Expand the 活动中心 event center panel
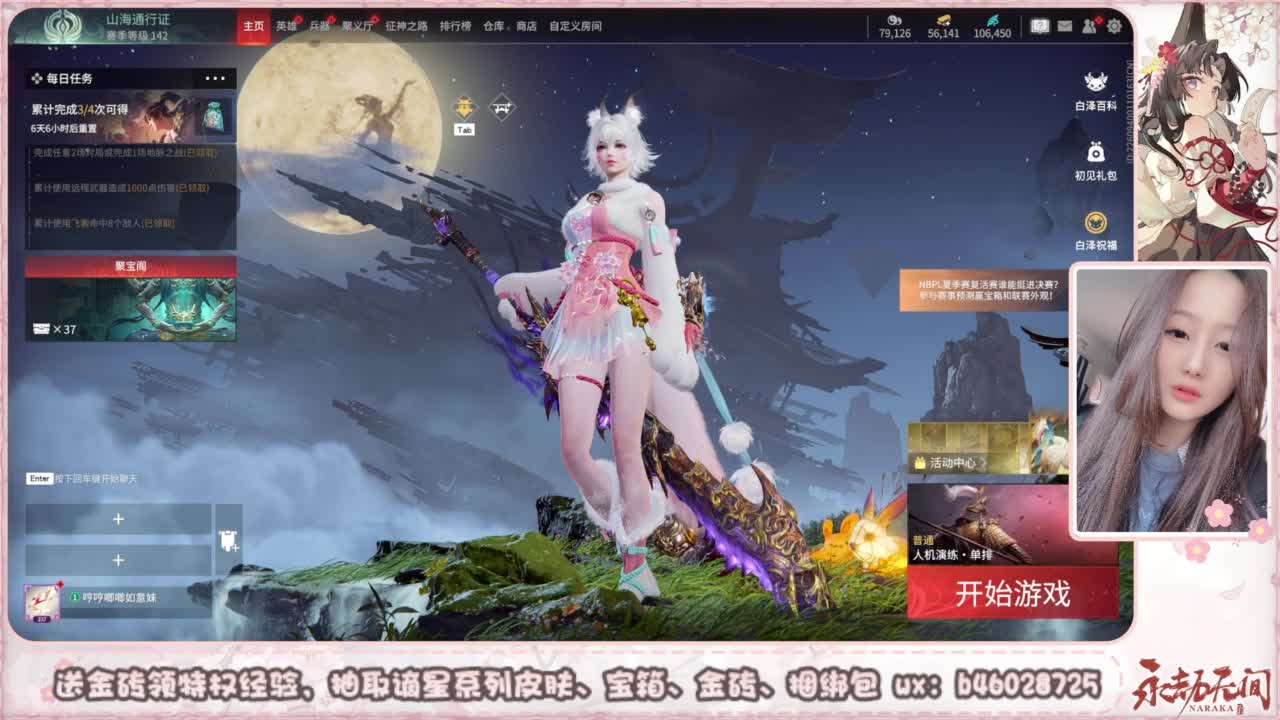1280x720 pixels. point(954,462)
